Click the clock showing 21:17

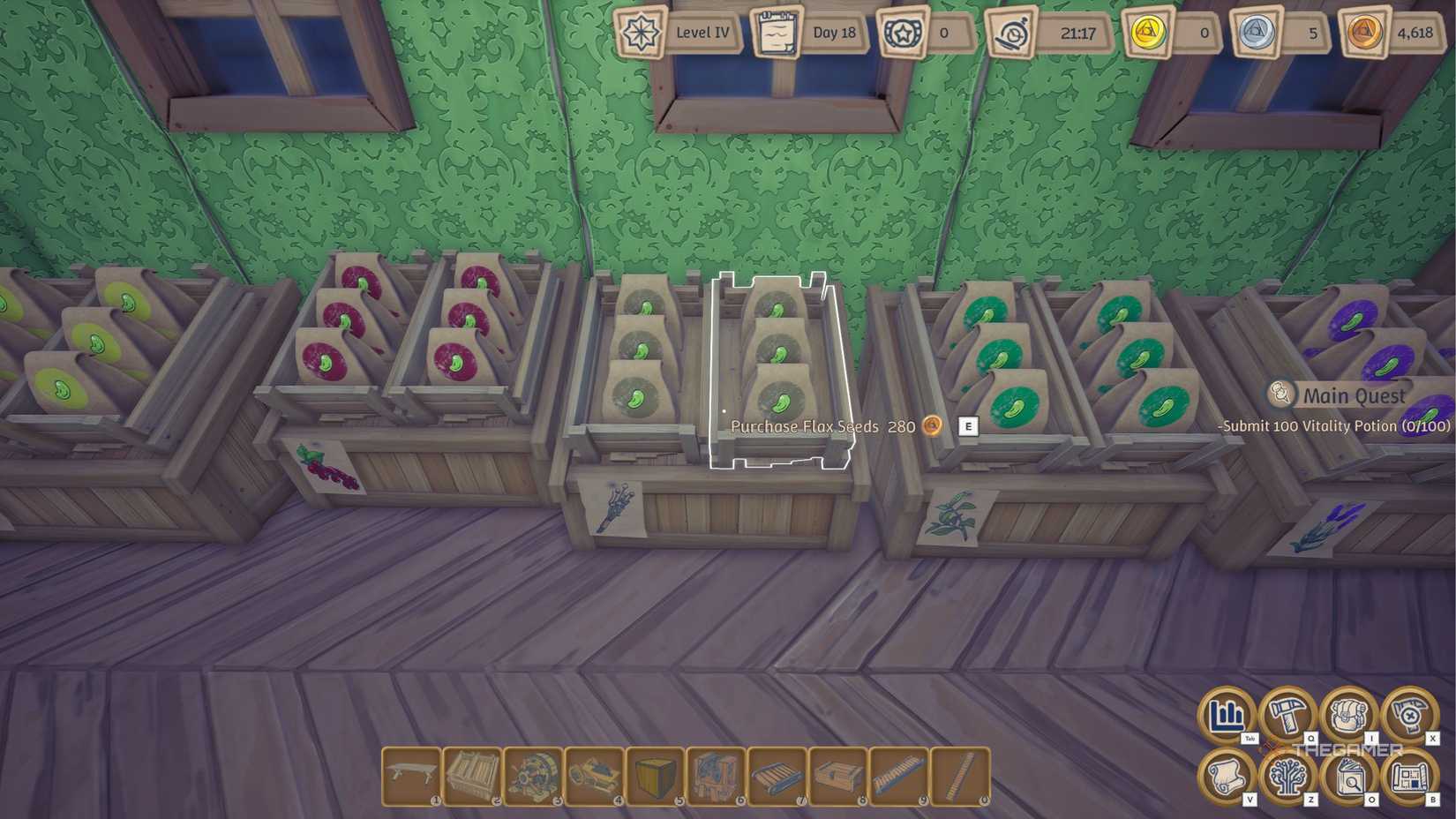coord(1052,33)
